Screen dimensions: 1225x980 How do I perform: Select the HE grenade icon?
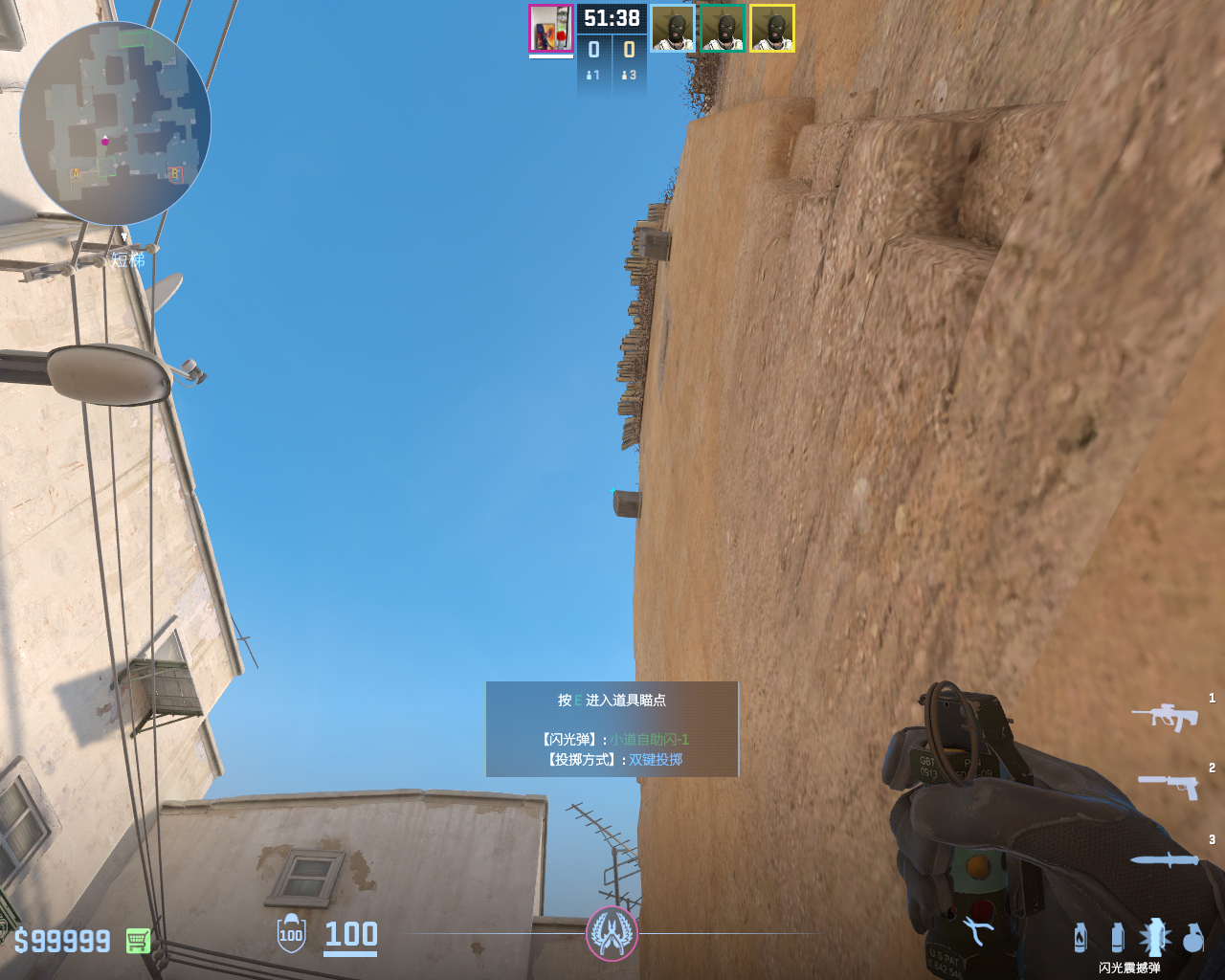pyautogui.click(x=1192, y=937)
